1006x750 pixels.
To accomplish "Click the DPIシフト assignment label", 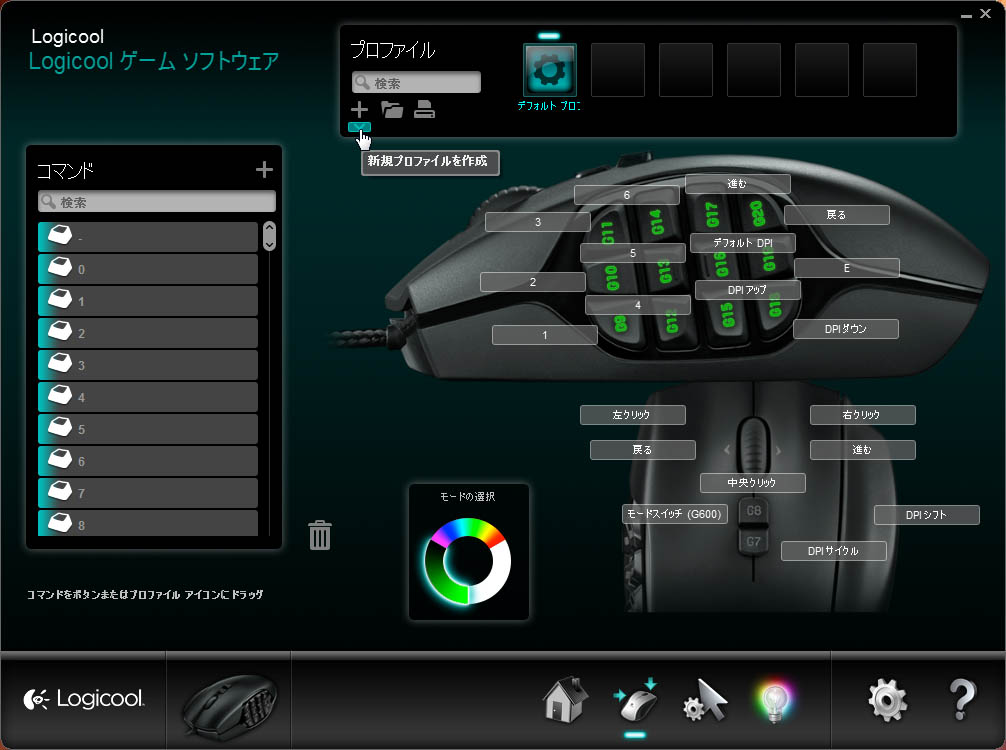I will tap(926, 515).
